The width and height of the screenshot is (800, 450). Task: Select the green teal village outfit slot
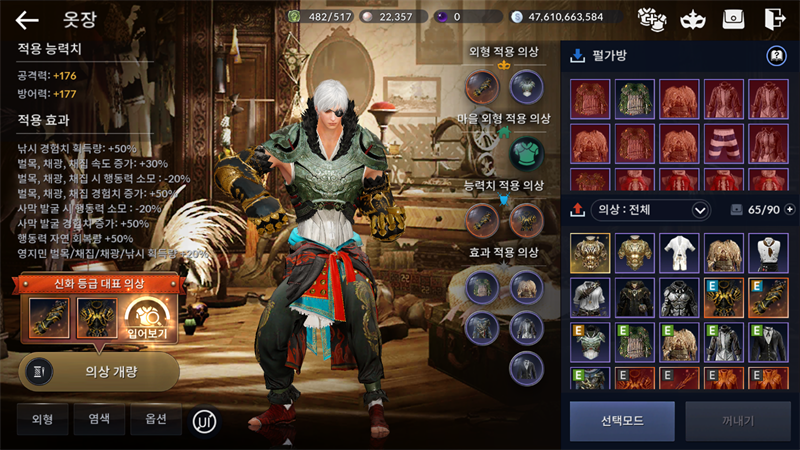pos(527,153)
